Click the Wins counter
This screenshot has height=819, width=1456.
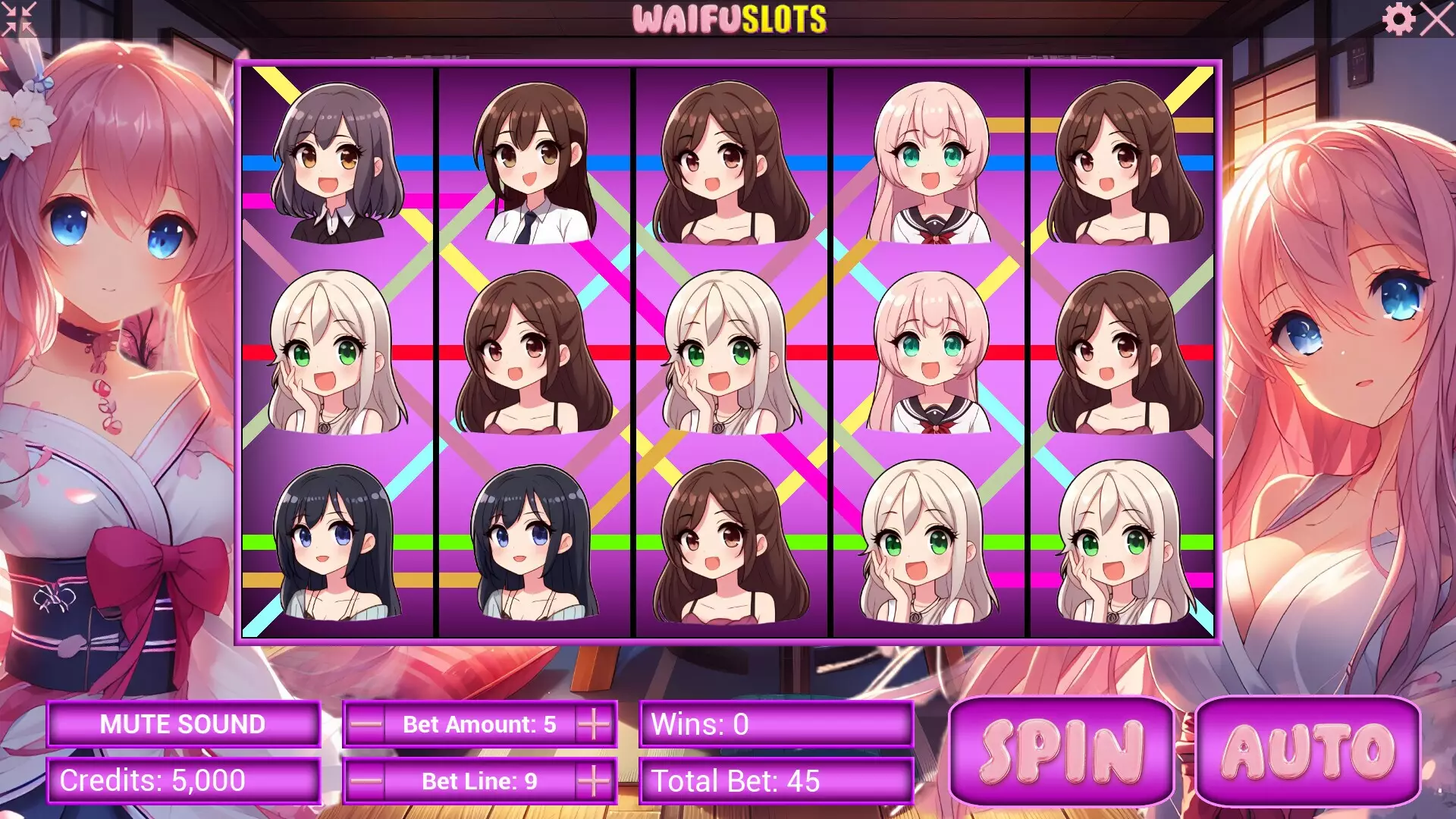(773, 724)
